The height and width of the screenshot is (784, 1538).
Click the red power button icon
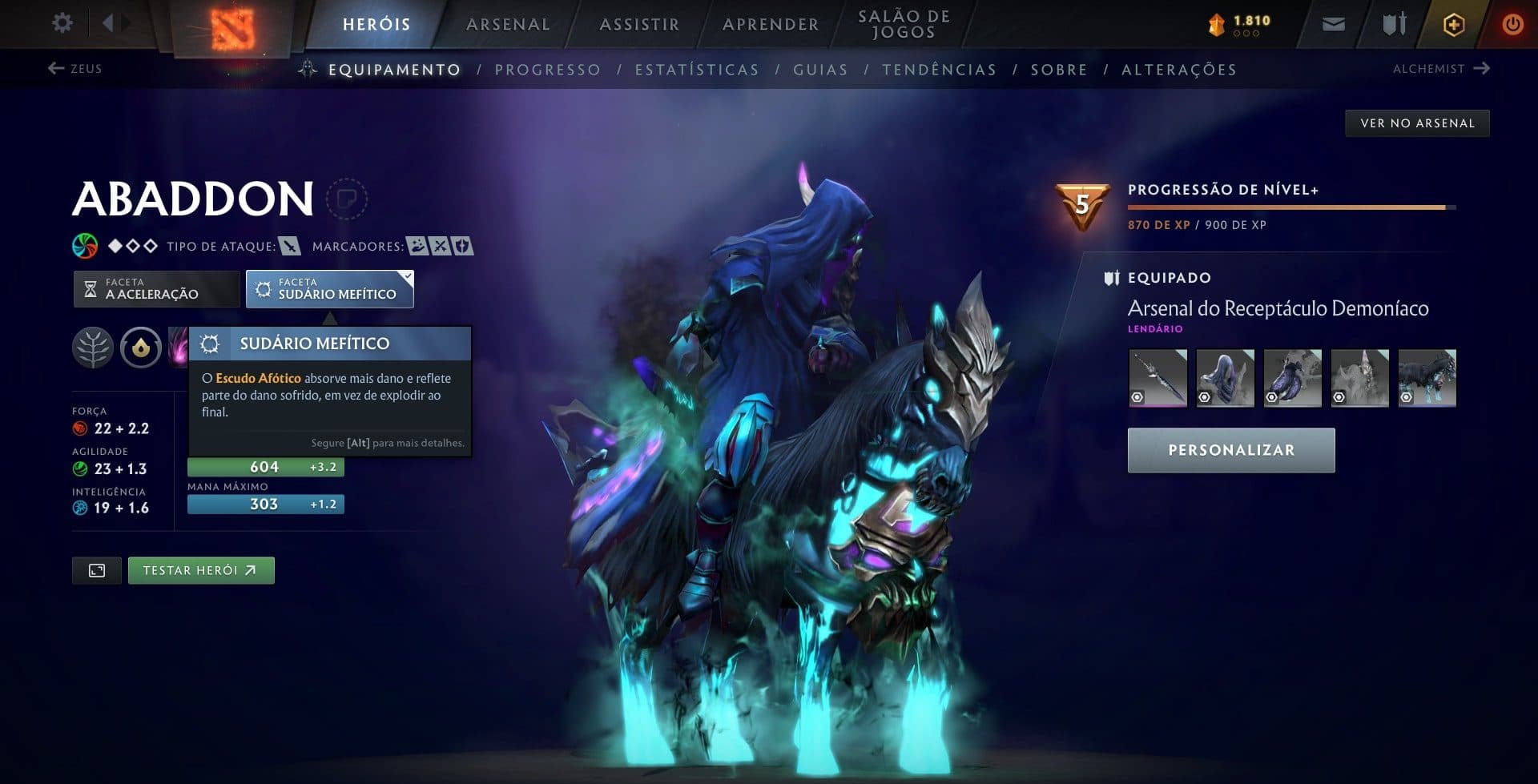1513,23
